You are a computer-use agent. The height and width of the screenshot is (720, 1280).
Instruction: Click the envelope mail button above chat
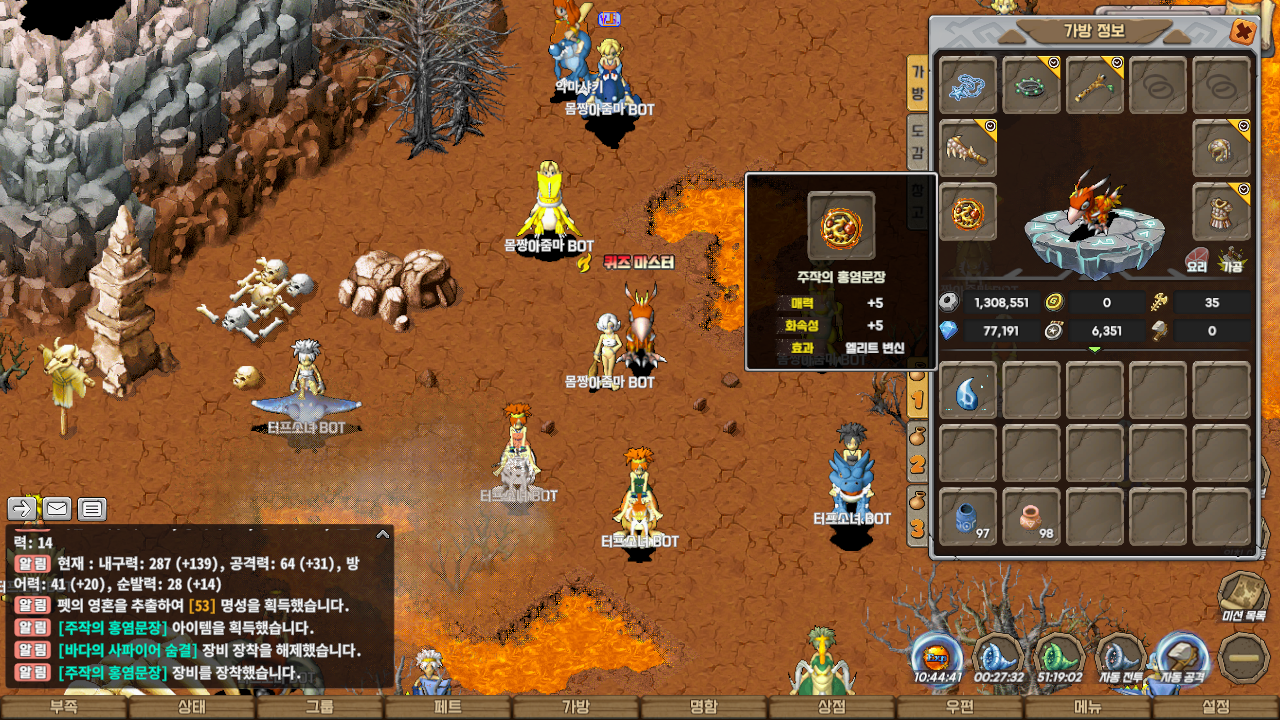57,509
